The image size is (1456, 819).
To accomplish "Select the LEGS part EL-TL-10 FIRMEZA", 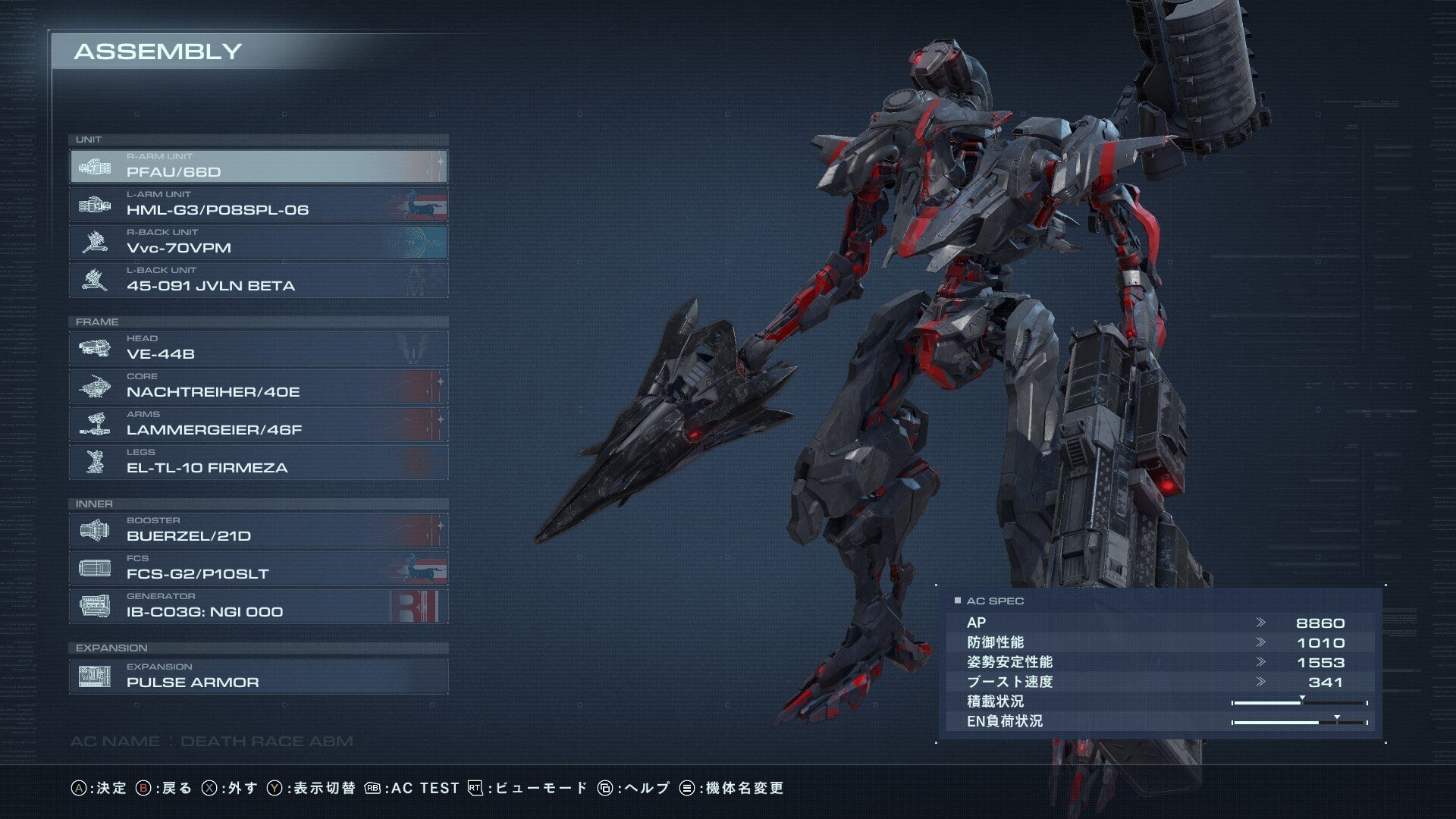I will point(259,462).
